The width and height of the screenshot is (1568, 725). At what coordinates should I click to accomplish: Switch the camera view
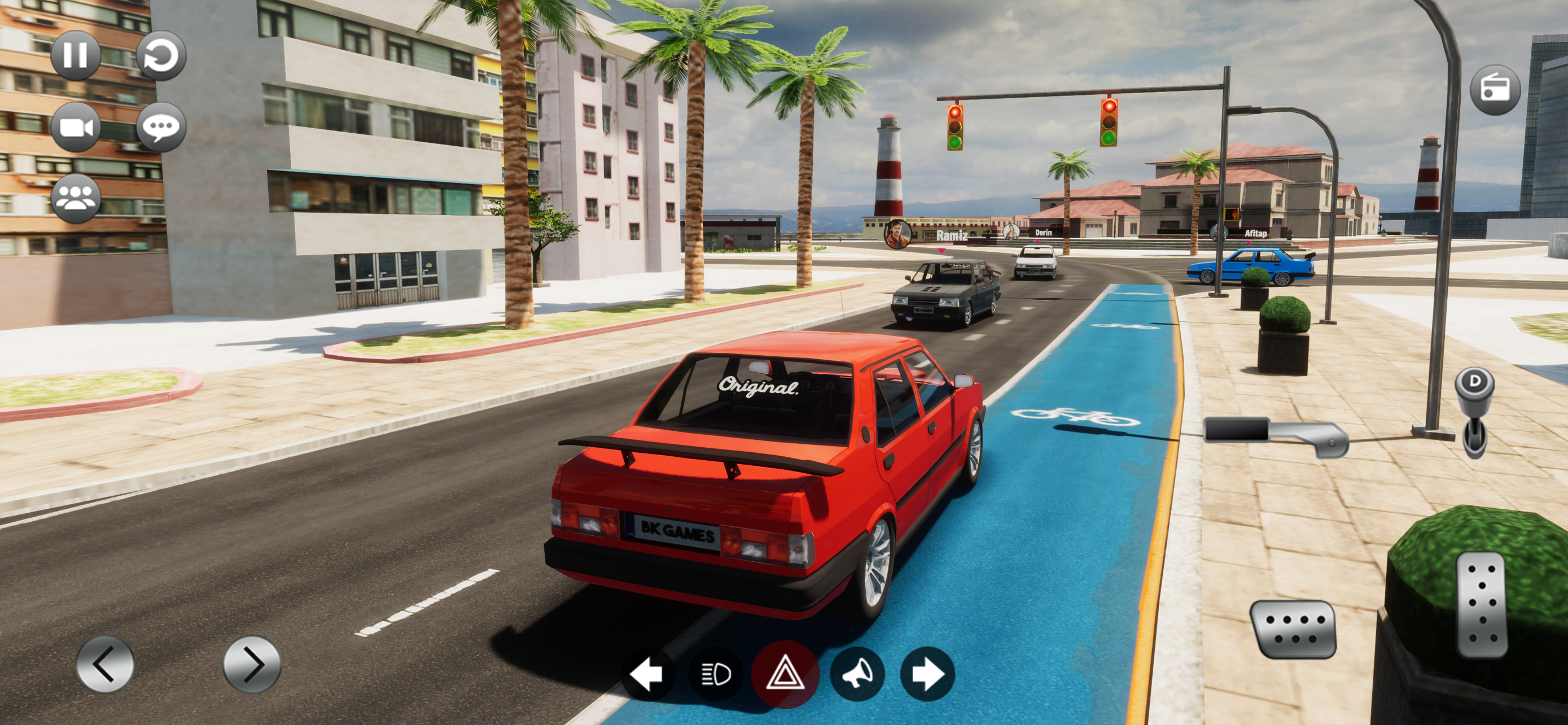[x=76, y=127]
